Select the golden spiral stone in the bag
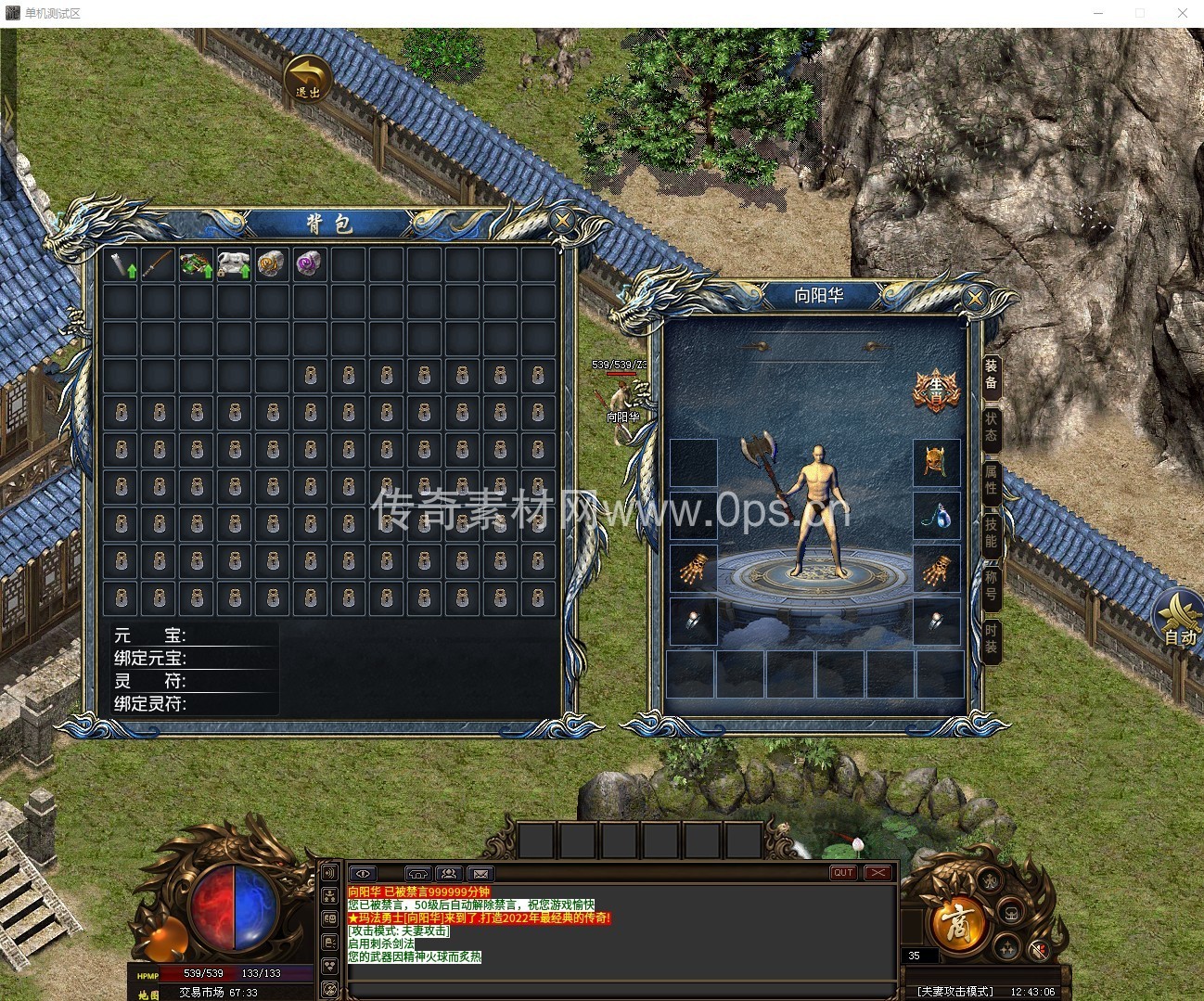The image size is (1204, 1001). 272,264
